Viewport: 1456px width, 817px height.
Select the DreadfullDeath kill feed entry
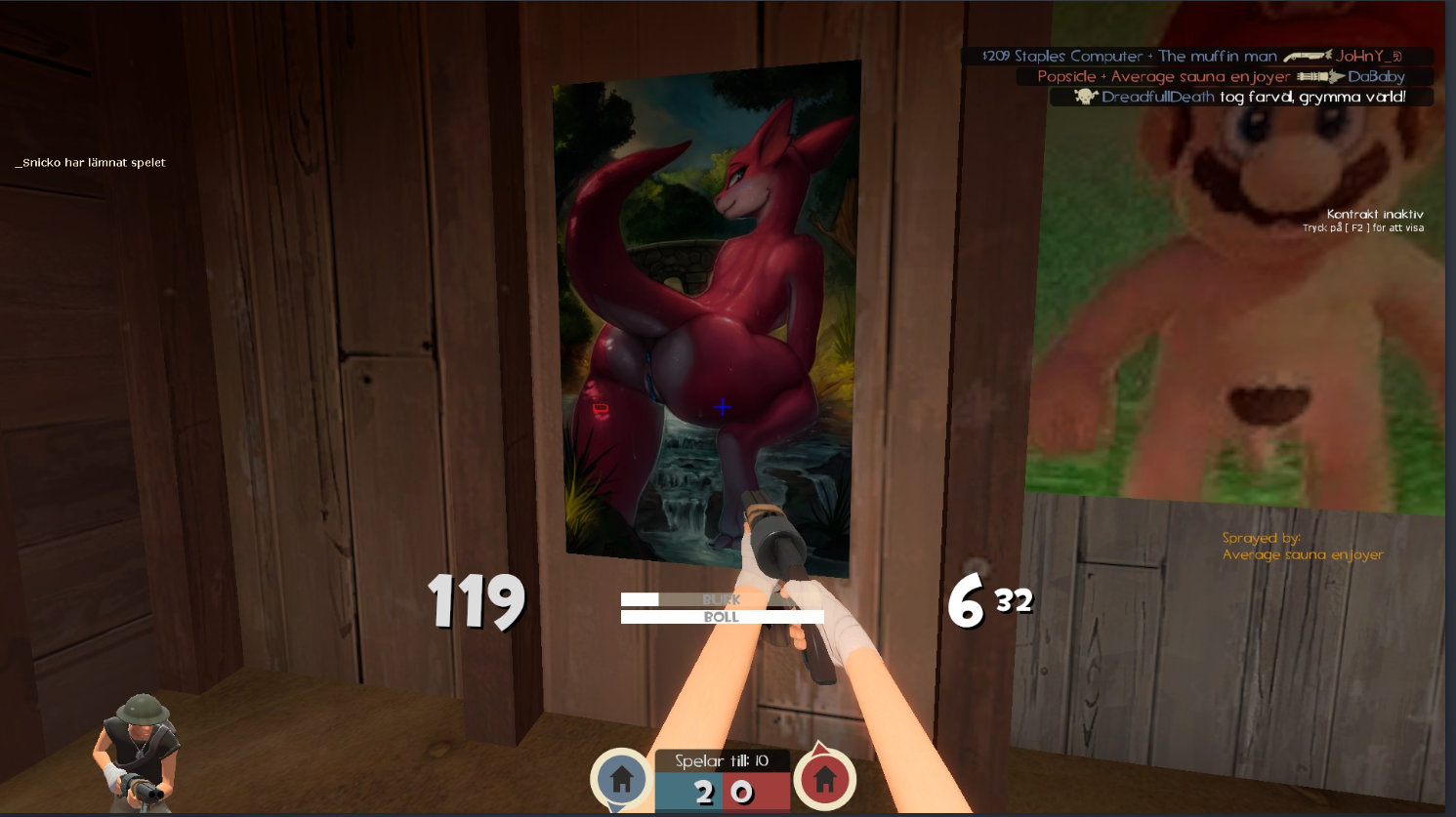coord(1241,97)
